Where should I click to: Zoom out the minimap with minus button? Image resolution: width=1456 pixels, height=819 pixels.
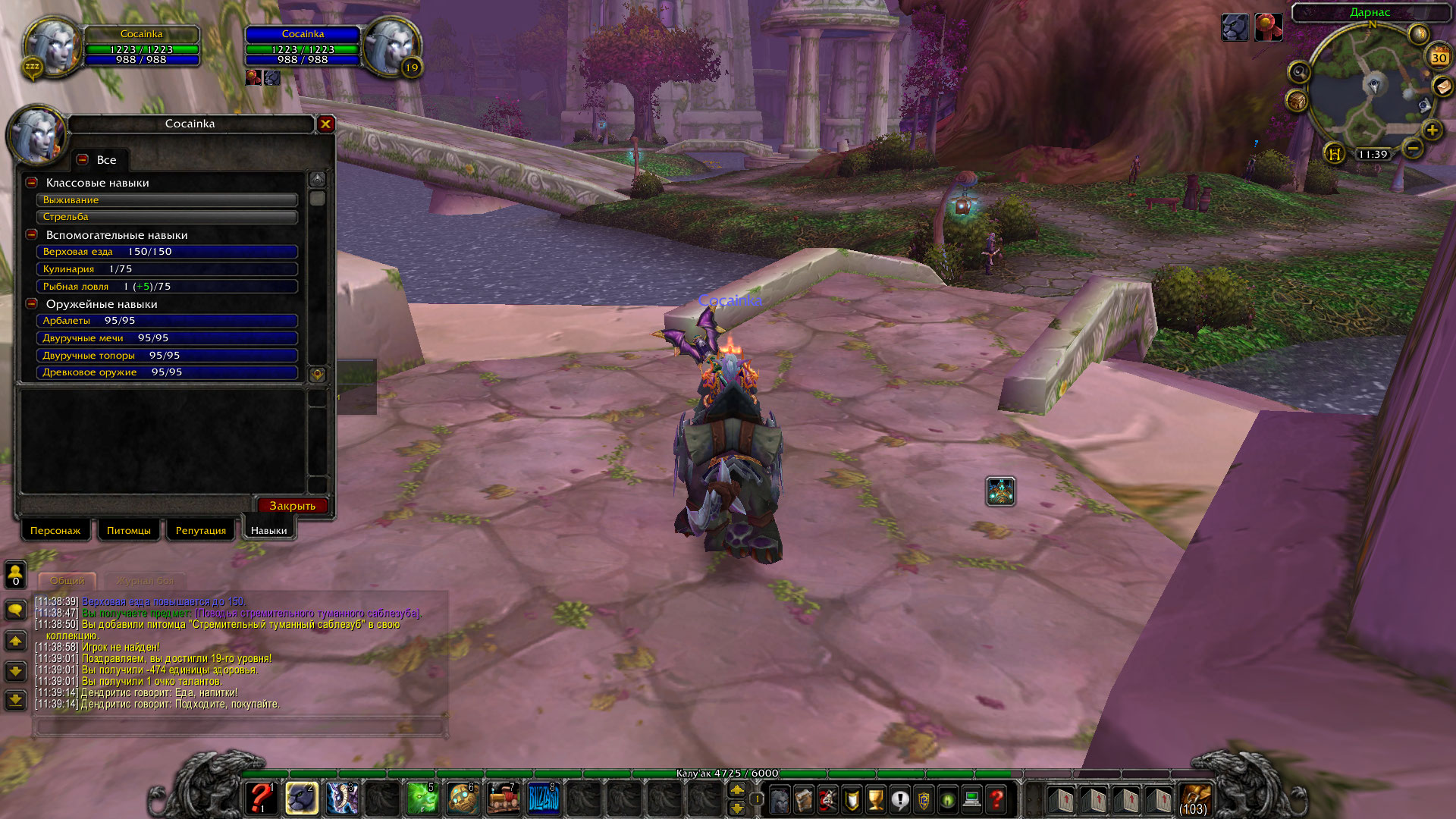point(1412,149)
